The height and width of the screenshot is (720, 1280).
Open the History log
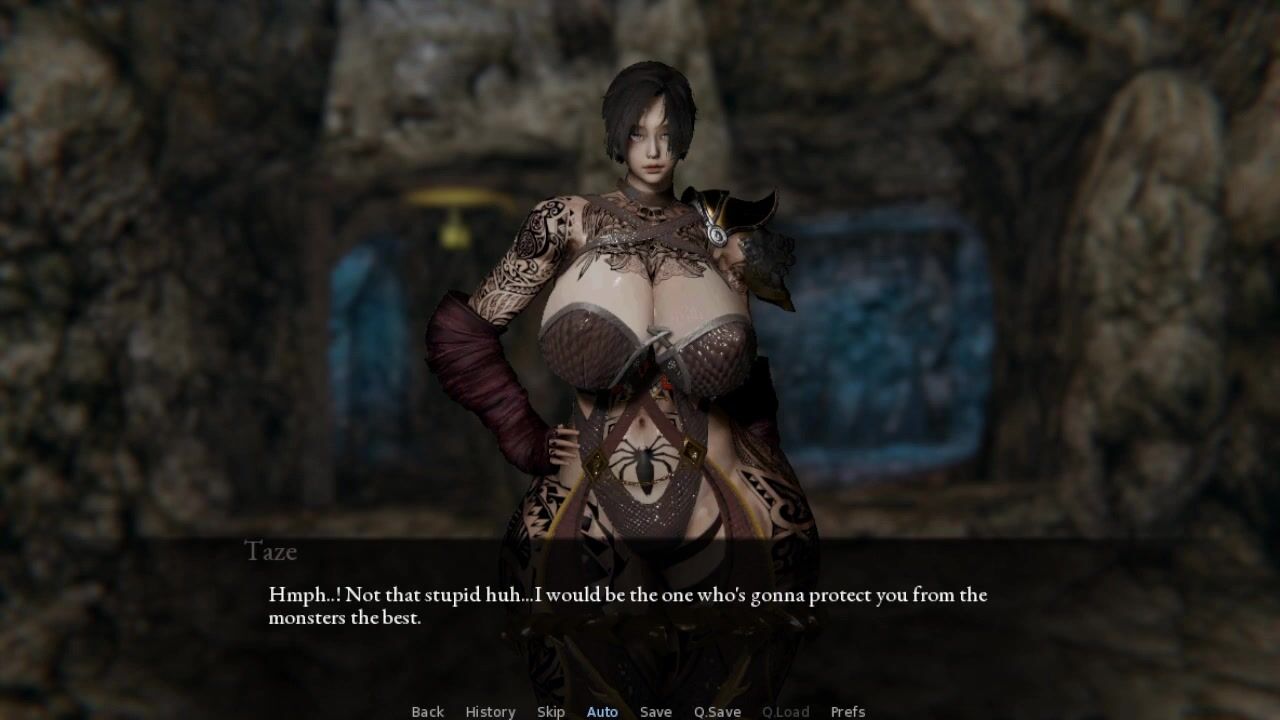[x=490, y=711]
